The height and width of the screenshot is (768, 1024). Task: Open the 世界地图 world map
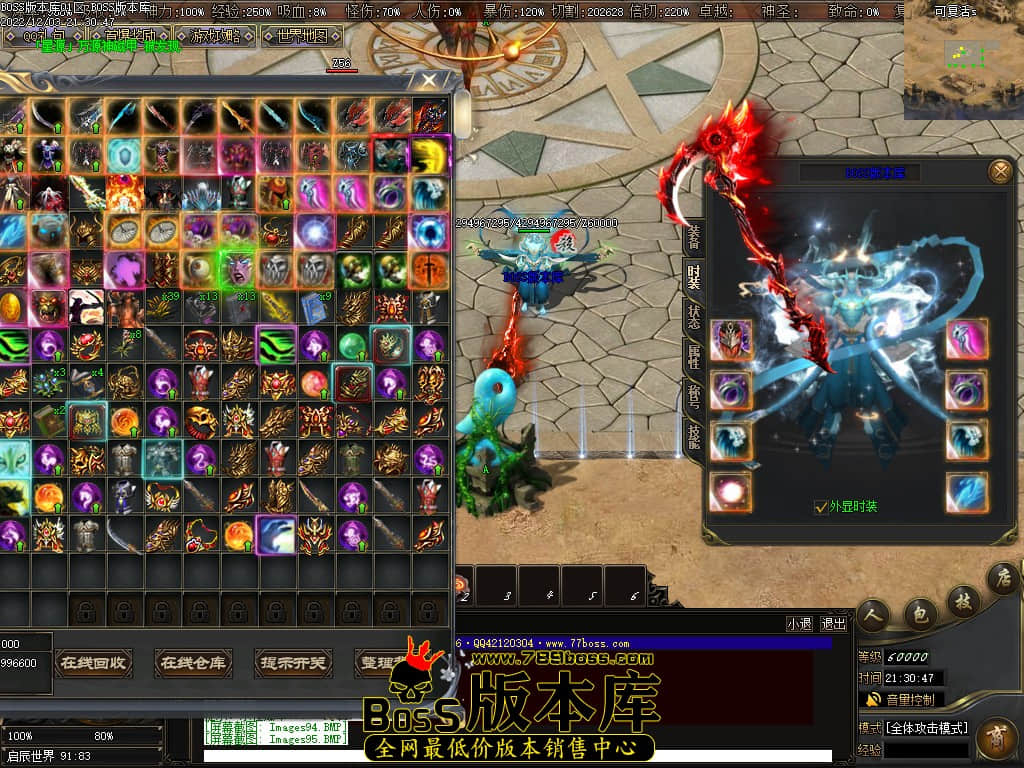tap(301, 37)
